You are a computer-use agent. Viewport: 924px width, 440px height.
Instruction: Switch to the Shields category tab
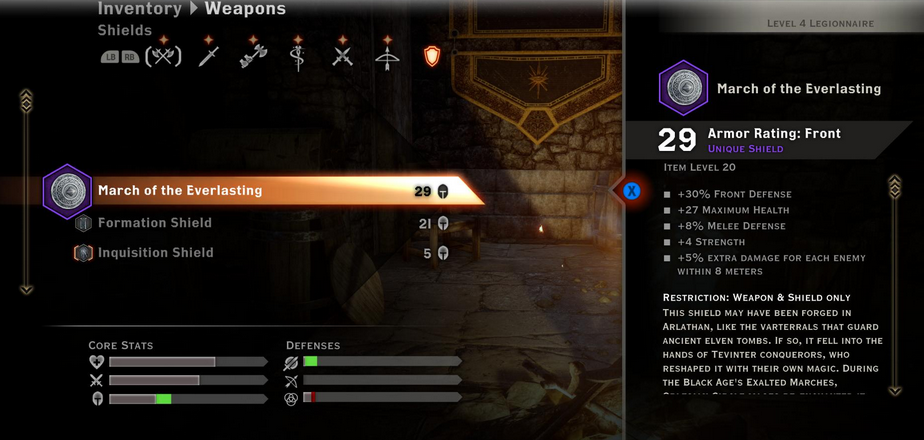pos(432,56)
